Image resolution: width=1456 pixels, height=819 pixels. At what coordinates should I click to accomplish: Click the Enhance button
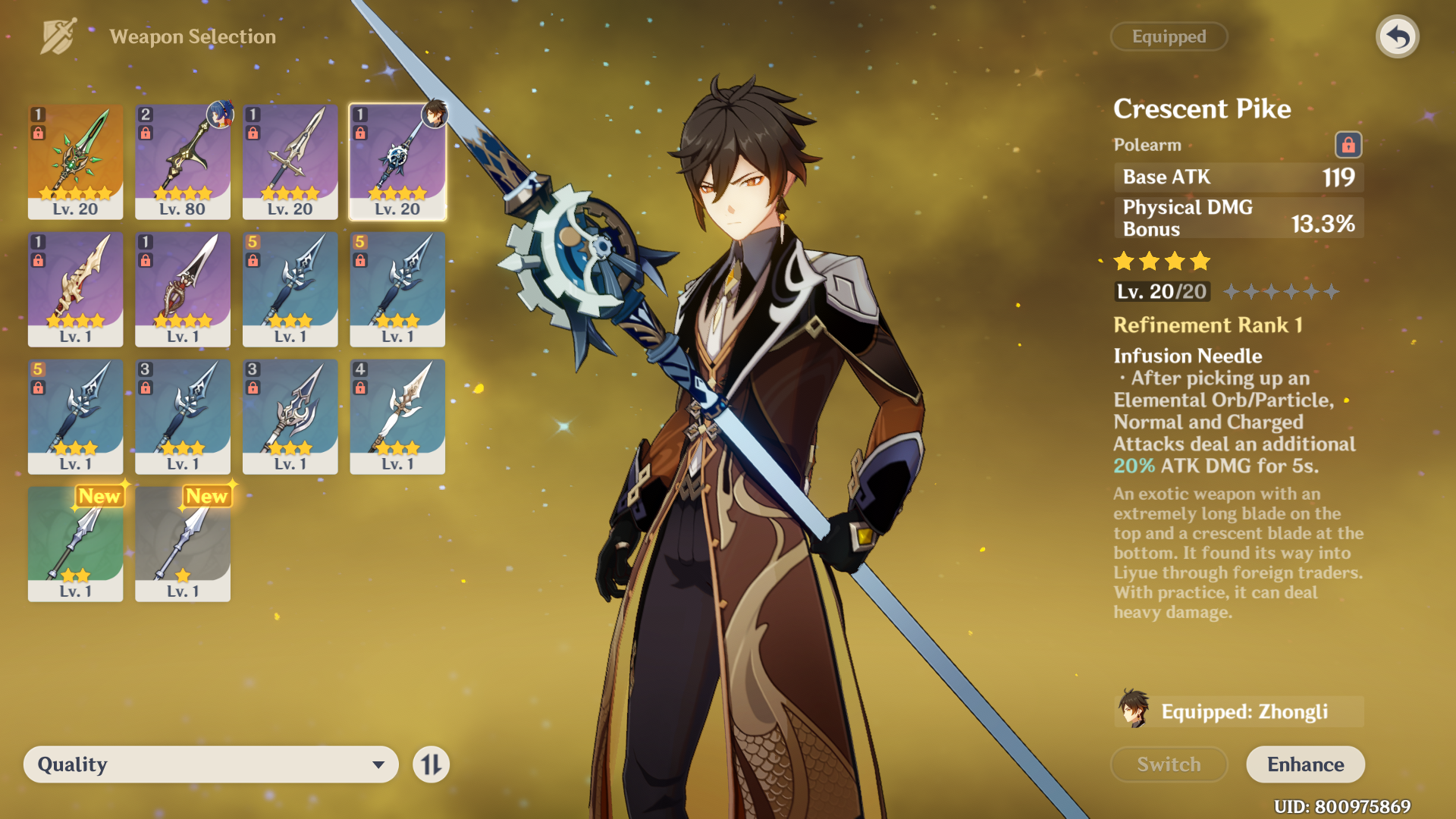tap(1305, 764)
